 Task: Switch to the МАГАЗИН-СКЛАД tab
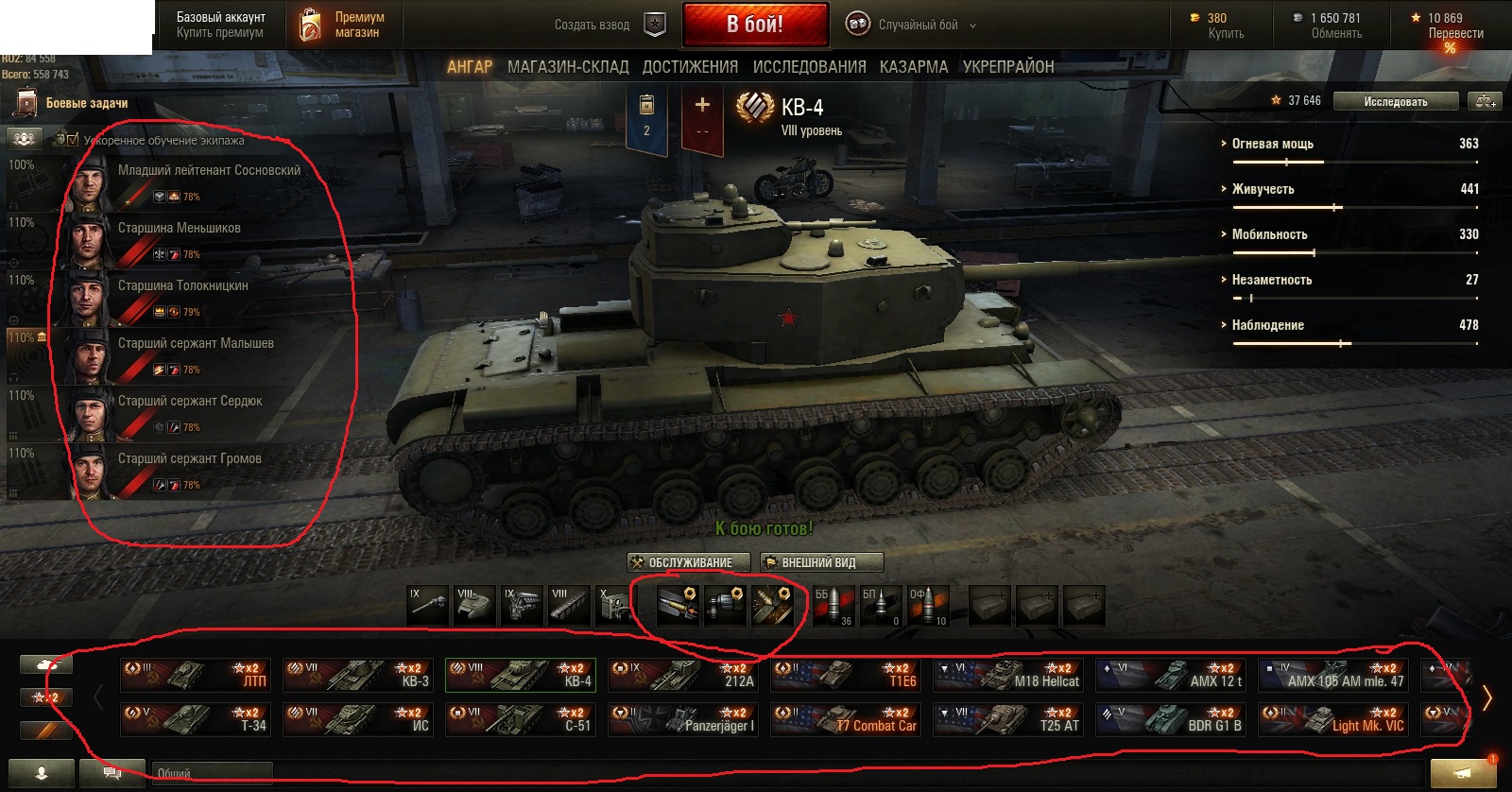(567, 67)
